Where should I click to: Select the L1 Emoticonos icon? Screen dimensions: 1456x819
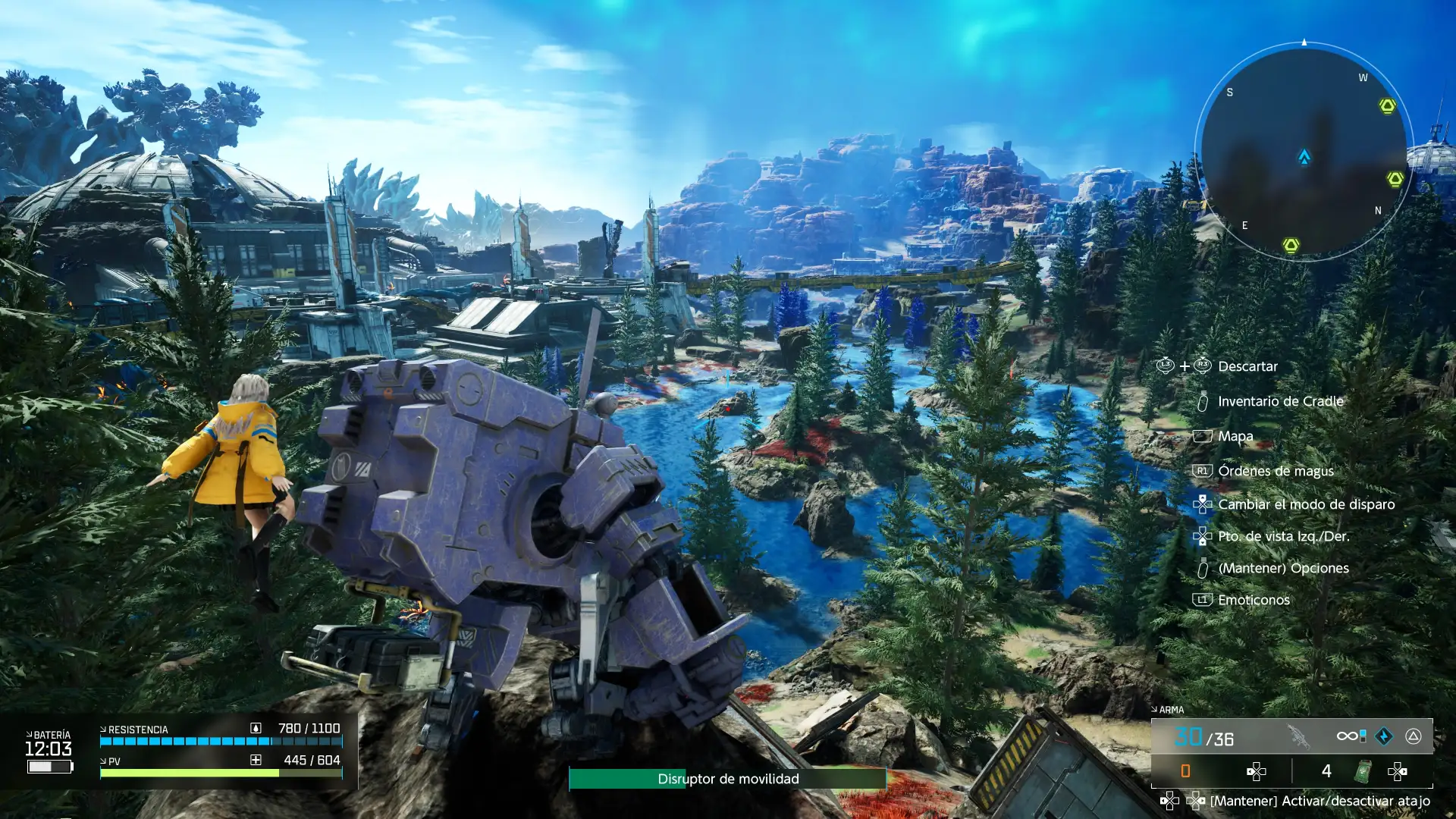click(1203, 600)
